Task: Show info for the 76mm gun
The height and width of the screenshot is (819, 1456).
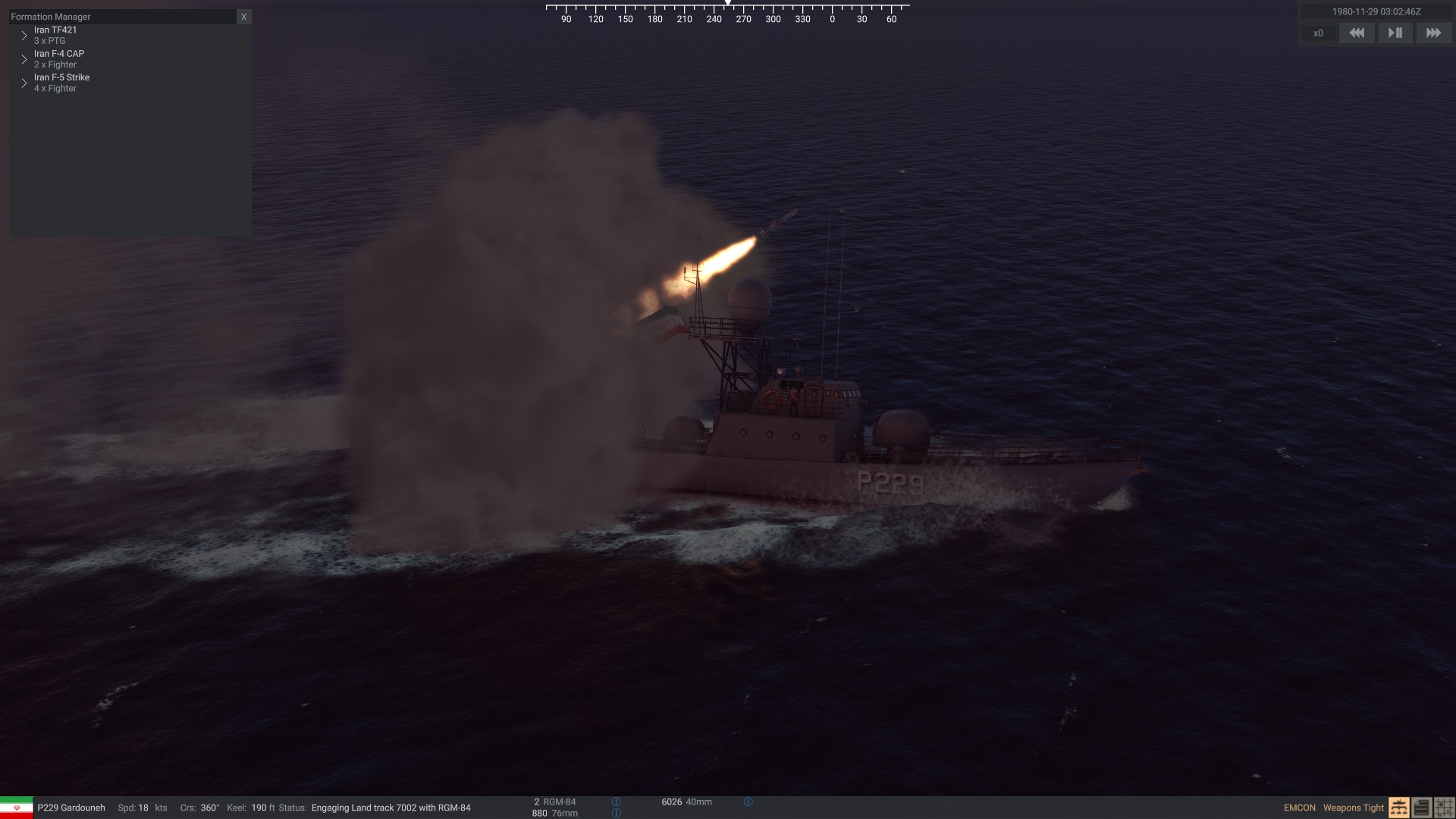Action: [616, 813]
